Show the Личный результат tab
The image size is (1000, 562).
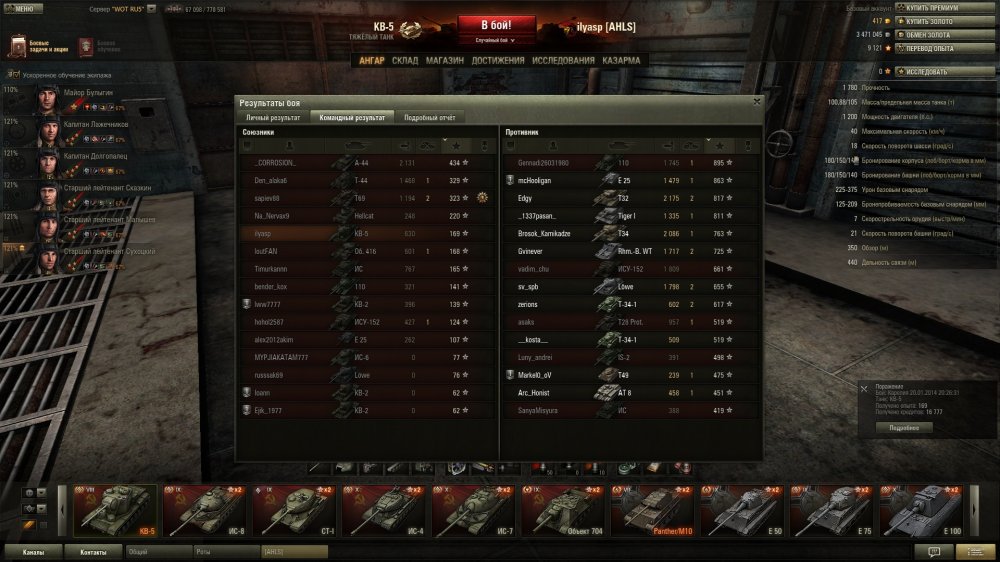tap(273, 117)
